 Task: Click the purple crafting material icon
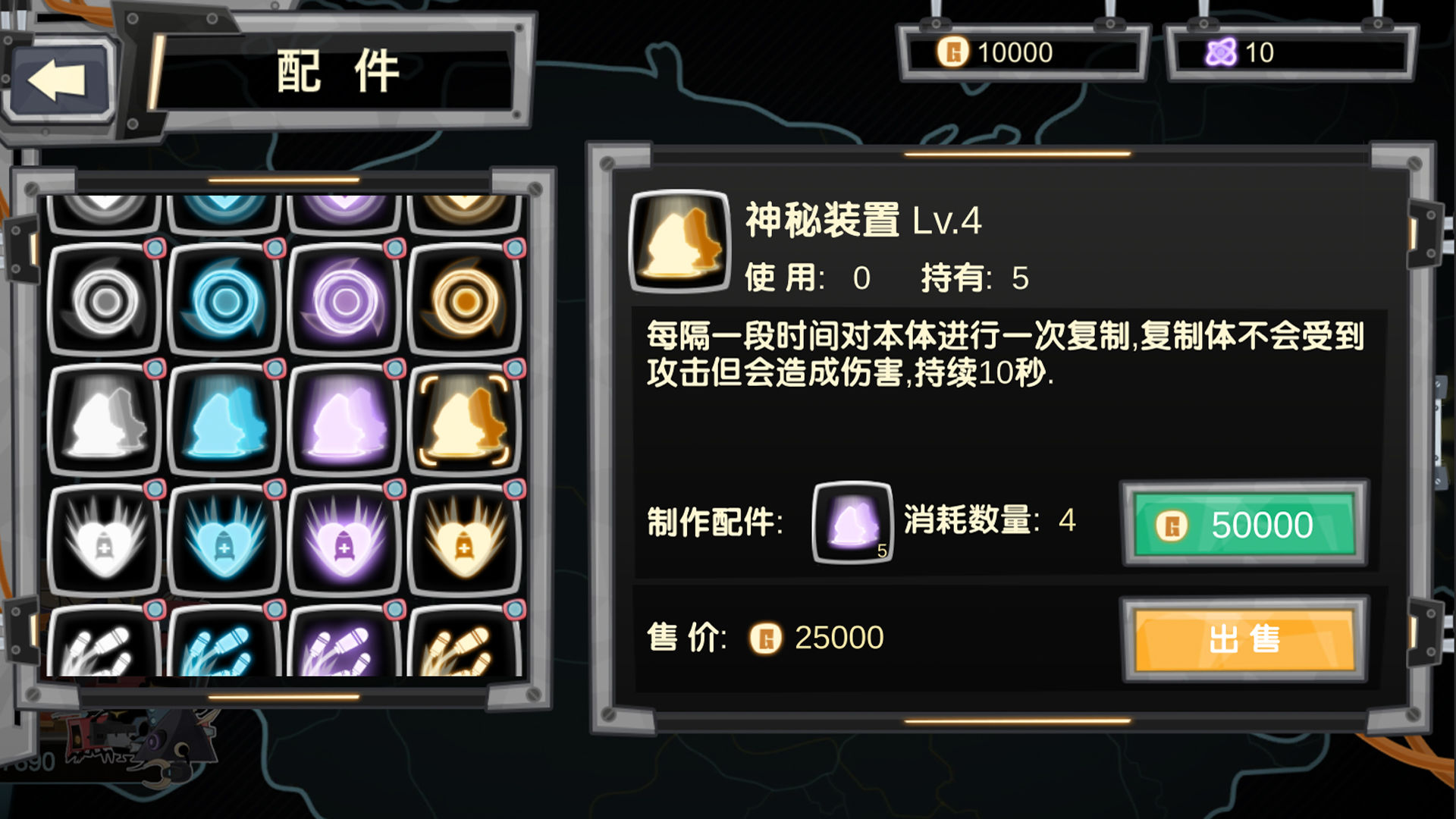coord(851,519)
